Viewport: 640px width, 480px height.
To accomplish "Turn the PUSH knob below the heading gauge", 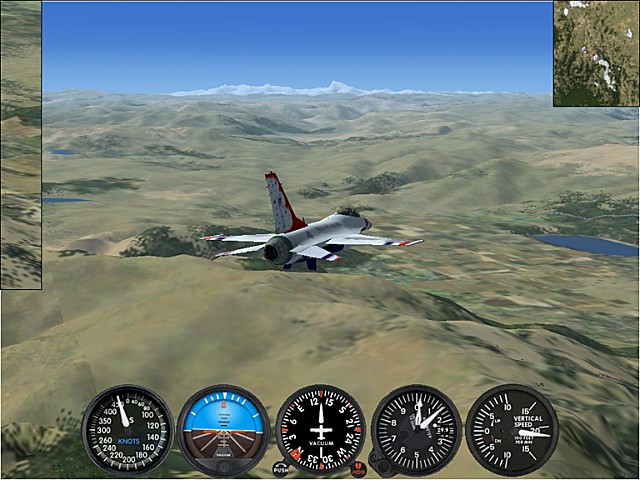I will [281, 468].
